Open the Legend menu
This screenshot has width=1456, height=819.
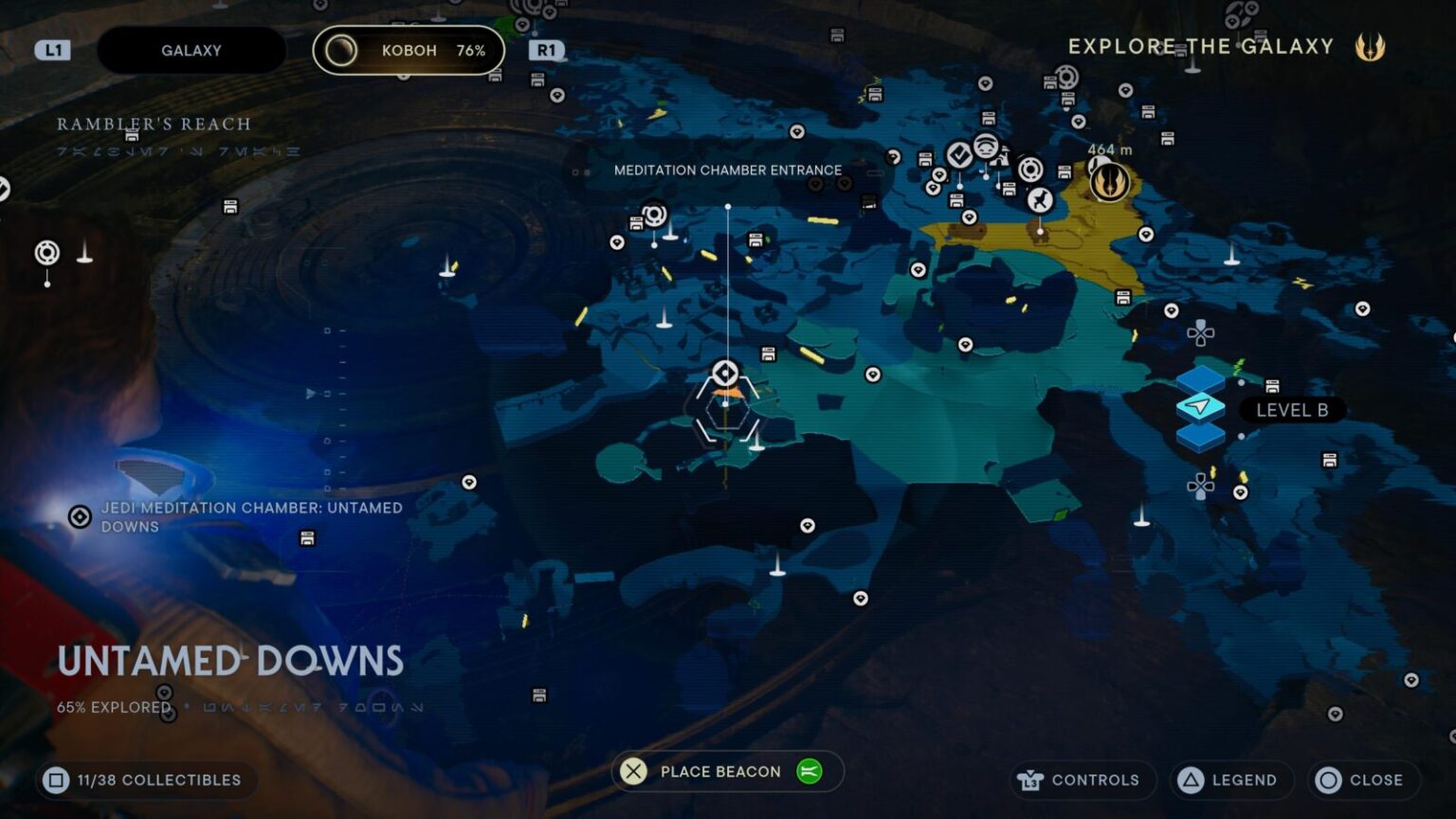(x=1231, y=780)
